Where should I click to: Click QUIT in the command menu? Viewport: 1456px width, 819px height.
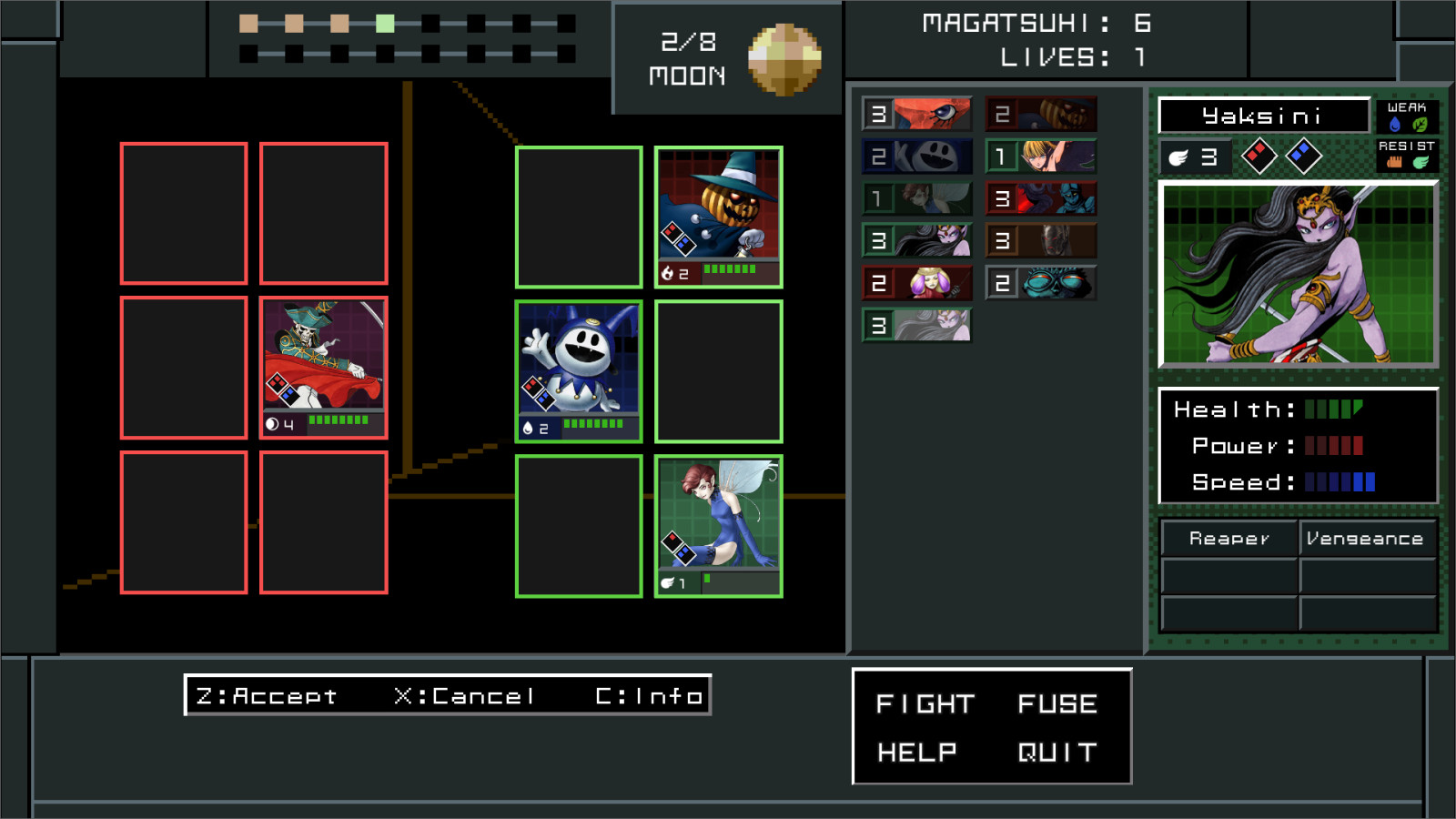1057,752
